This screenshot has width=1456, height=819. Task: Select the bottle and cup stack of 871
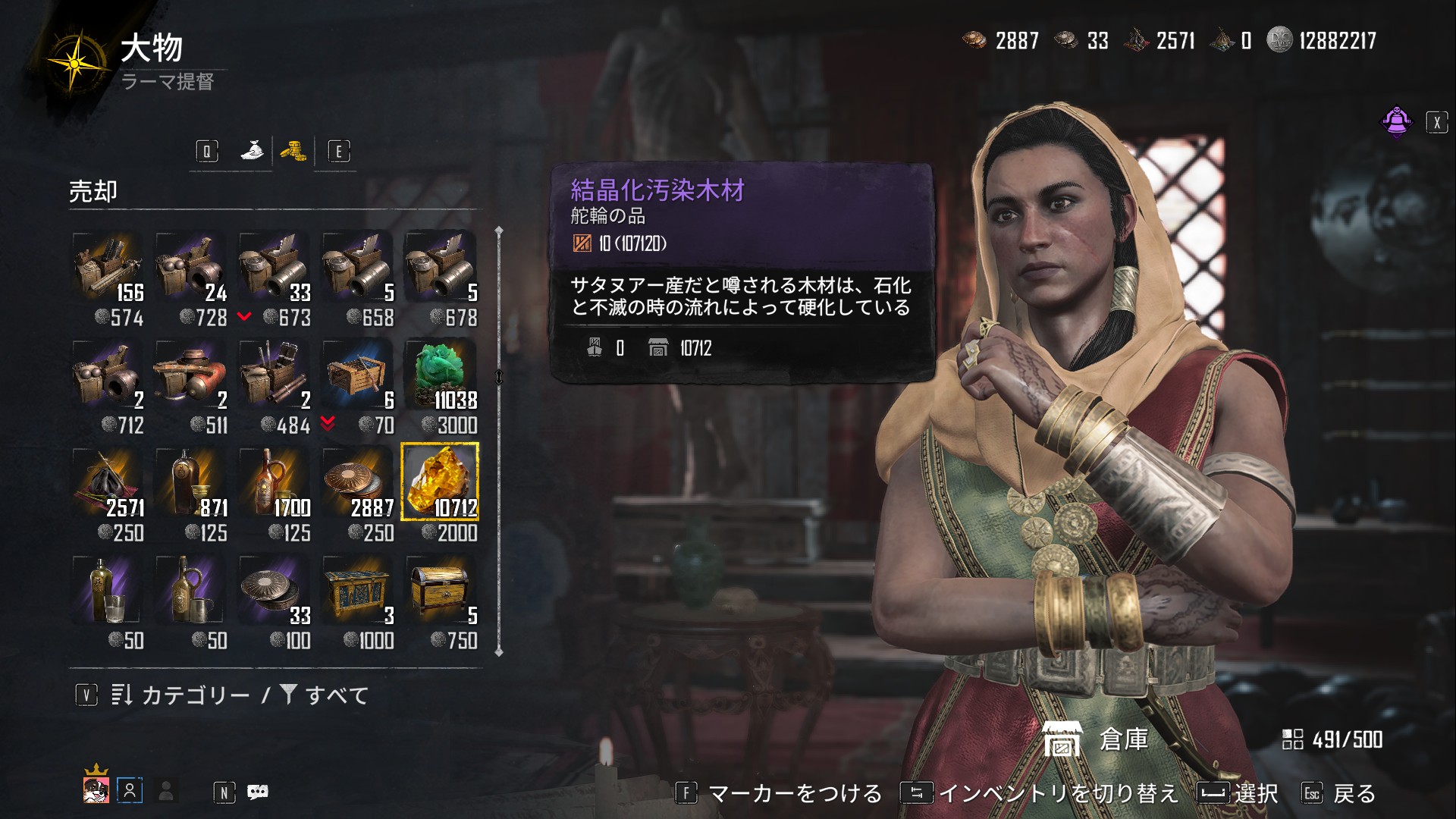(x=190, y=483)
